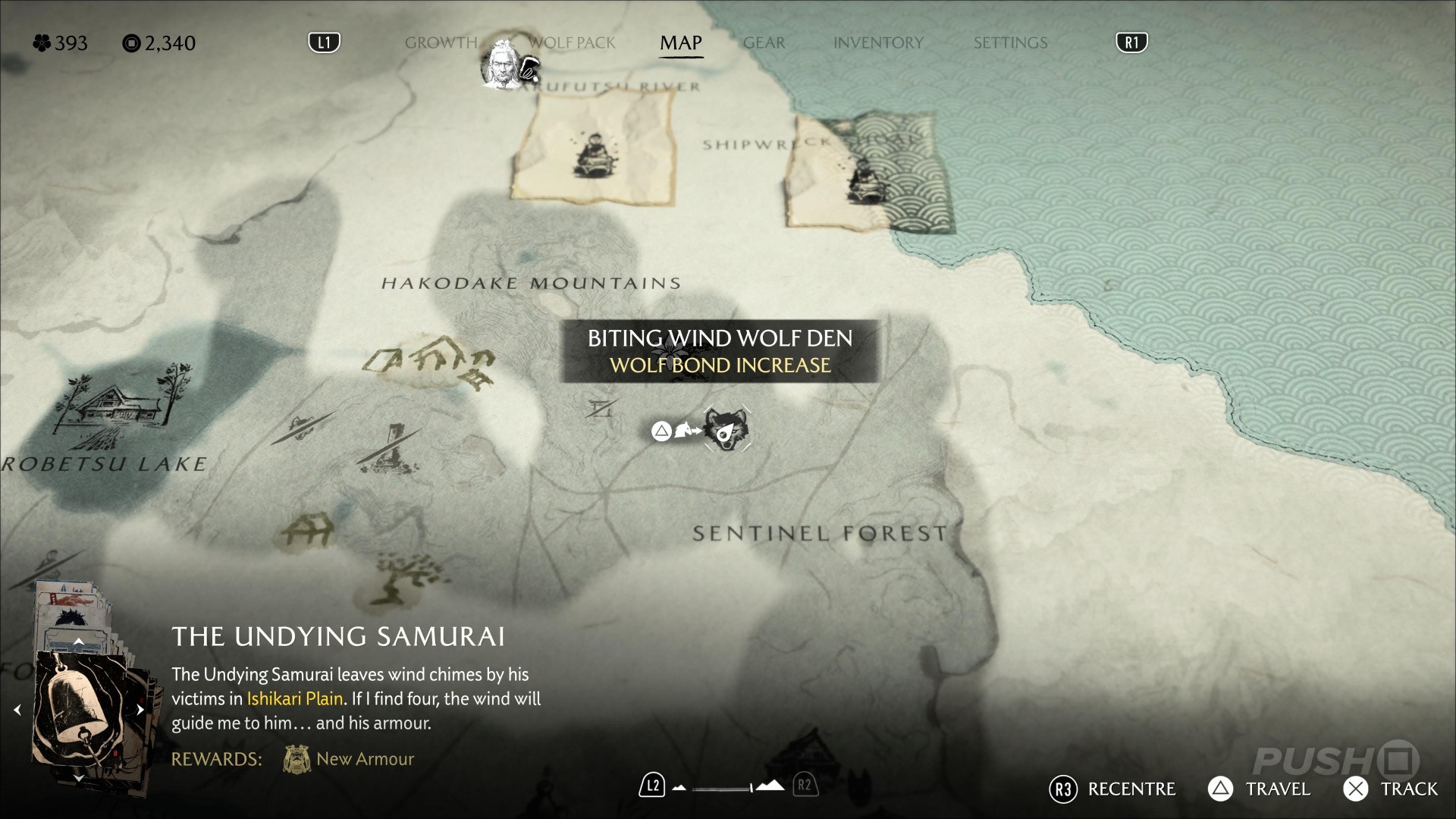The width and height of the screenshot is (1456, 819).
Task: Switch to the Settings tab
Action: (x=1010, y=43)
